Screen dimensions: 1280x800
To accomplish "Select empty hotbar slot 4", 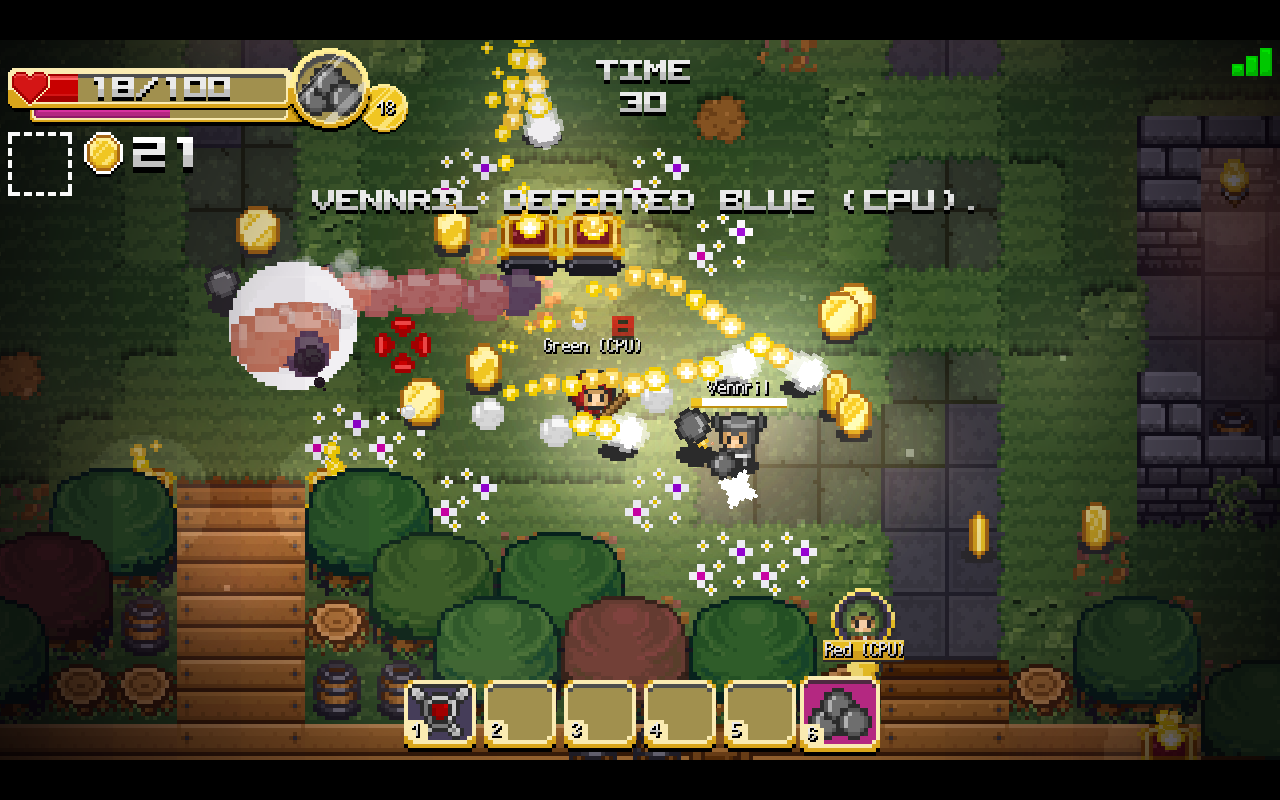I will click(x=677, y=711).
